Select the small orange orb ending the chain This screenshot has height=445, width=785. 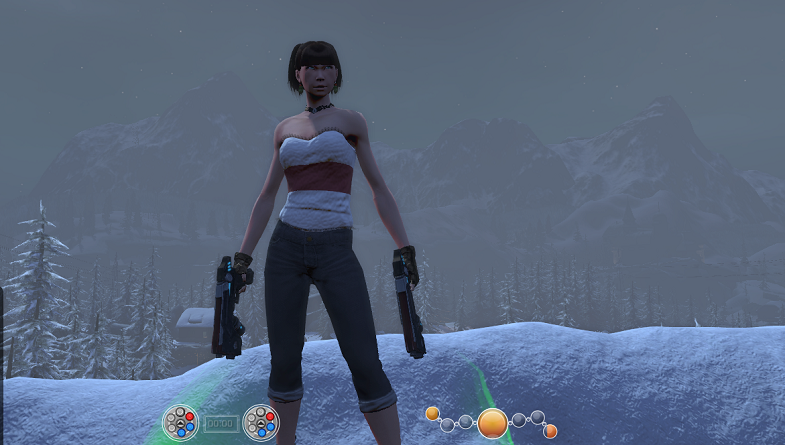[x=550, y=431]
